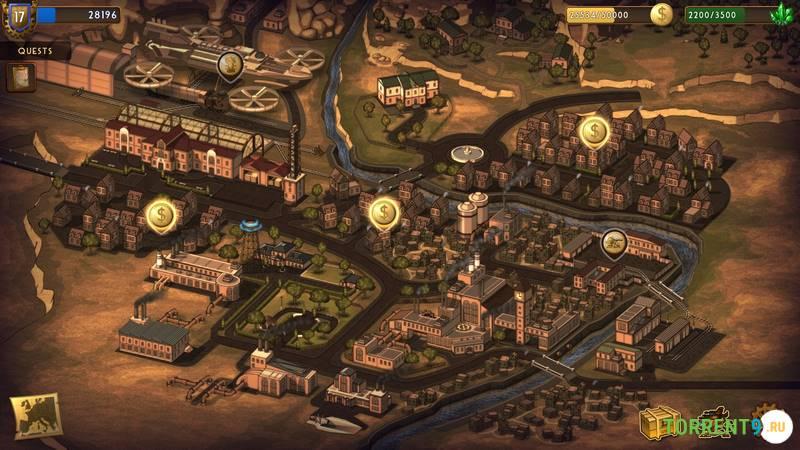
Task: Click the green crystal resource icon
Action: tap(782, 15)
